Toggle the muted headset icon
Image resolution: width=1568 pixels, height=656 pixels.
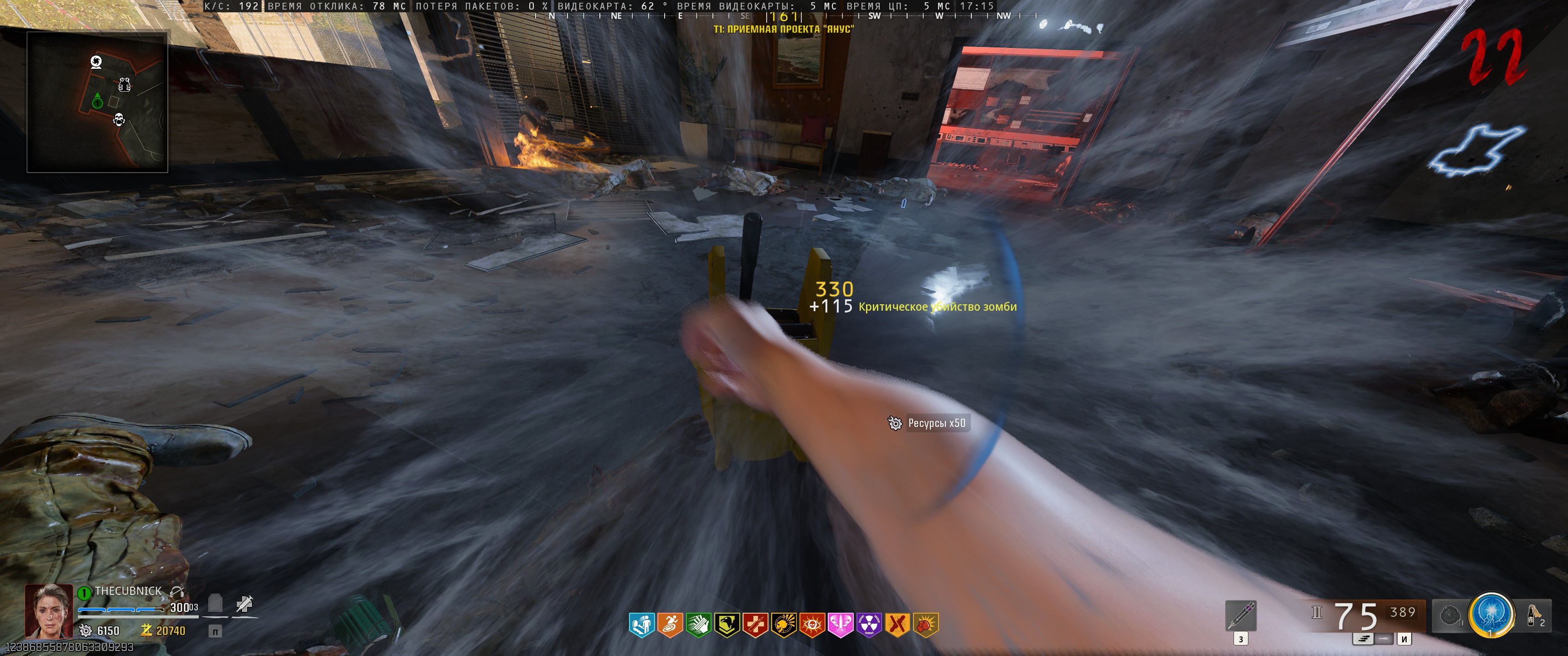177,591
